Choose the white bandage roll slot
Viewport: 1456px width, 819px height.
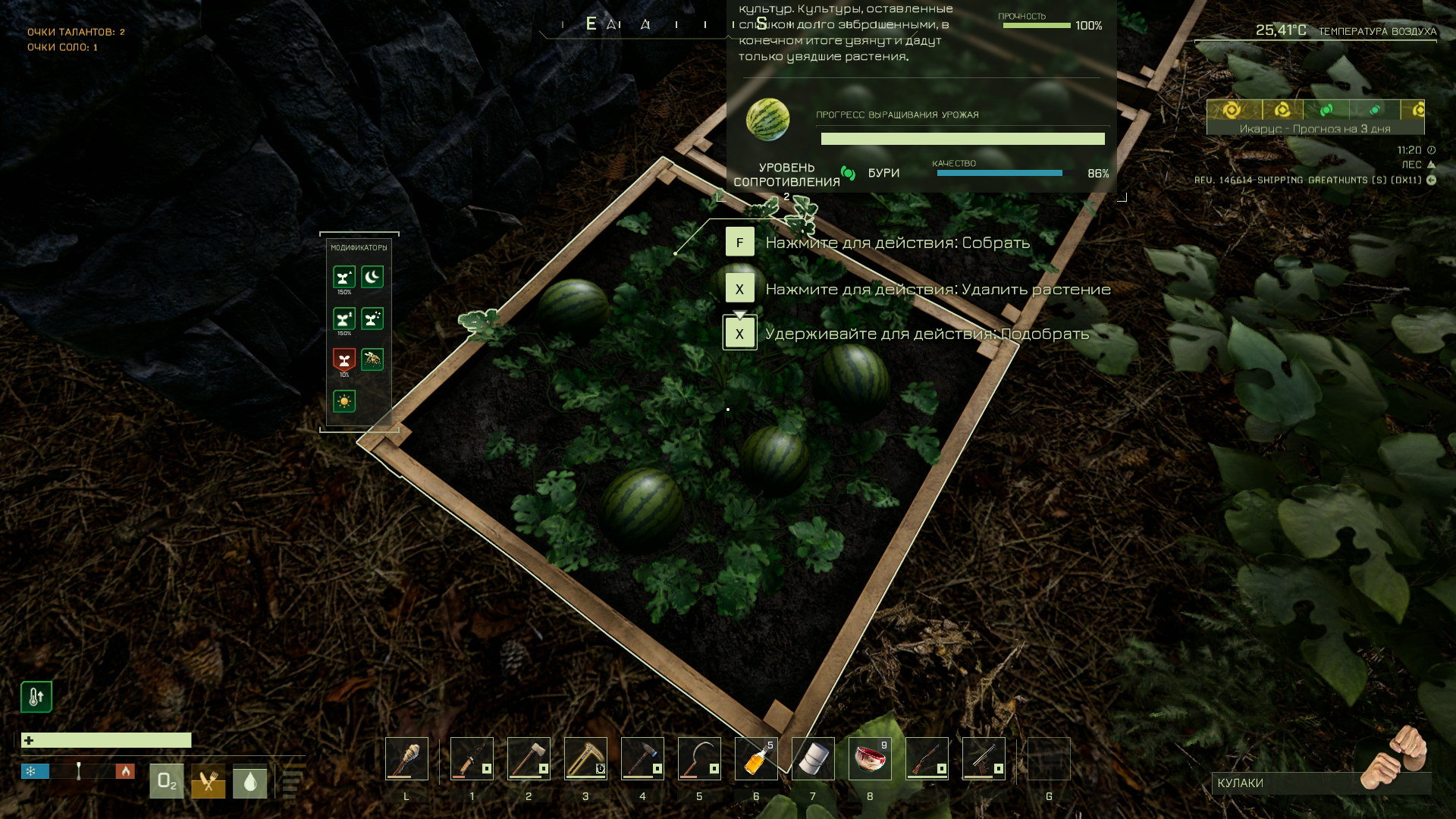pyautogui.click(x=813, y=758)
